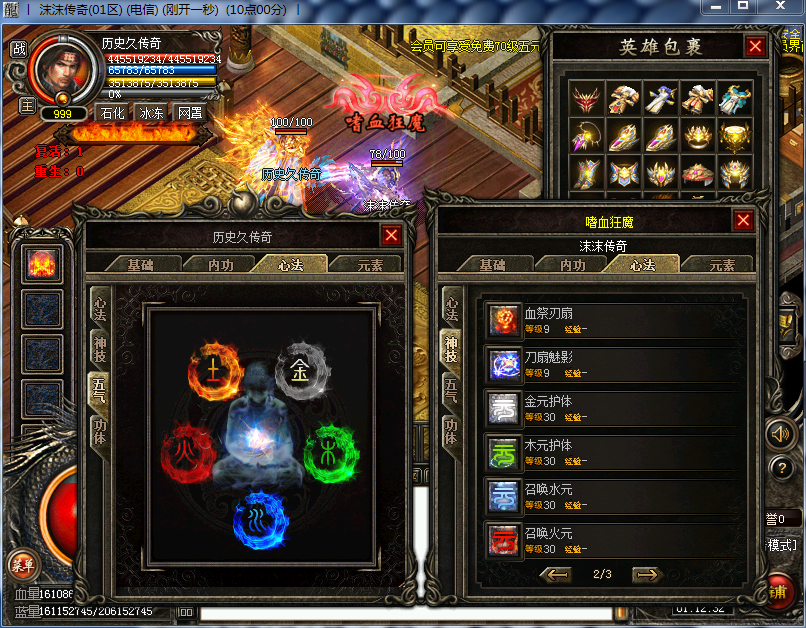This screenshot has width=806, height=628.
Task: Close the 嗜血狂魔 hero panel
Action: [743, 220]
